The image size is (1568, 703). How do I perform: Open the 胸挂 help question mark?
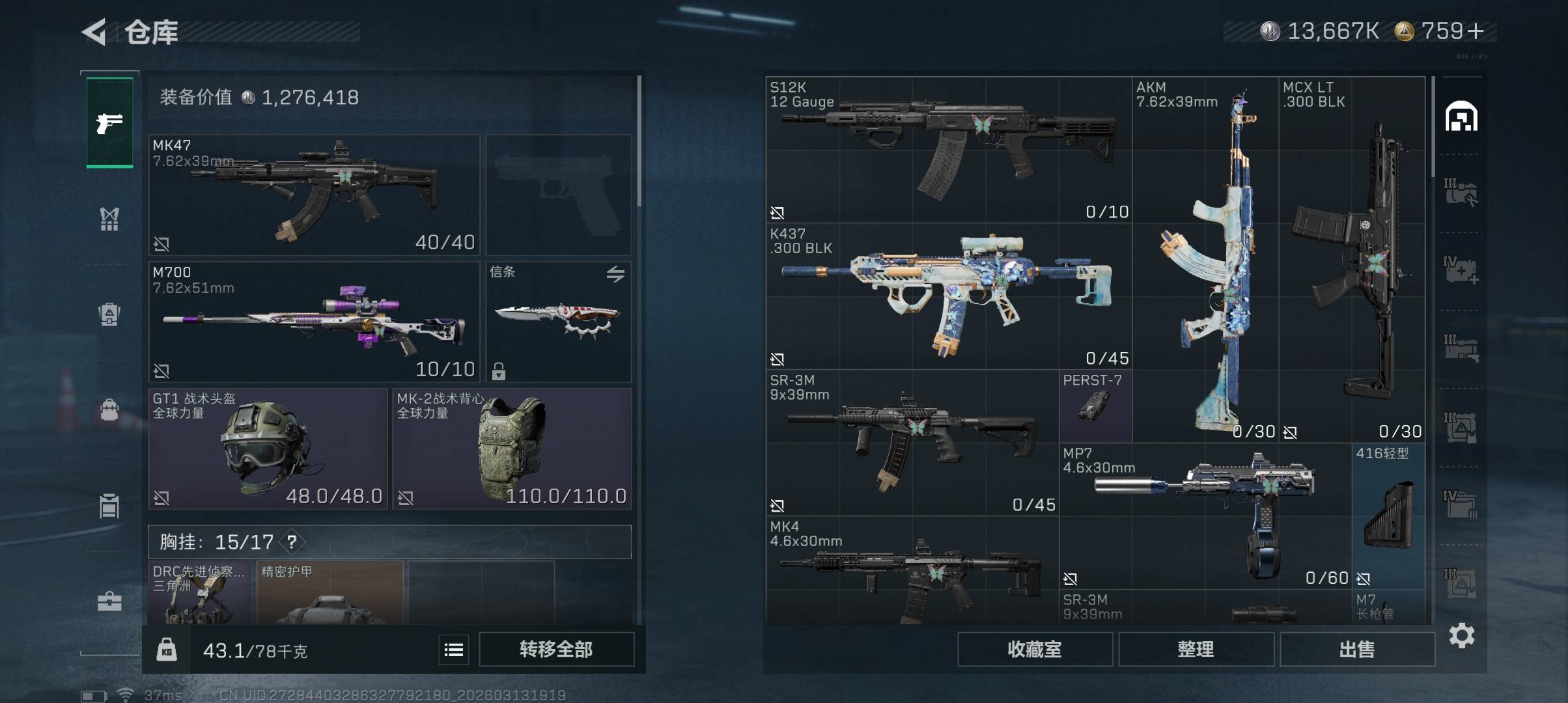(292, 542)
